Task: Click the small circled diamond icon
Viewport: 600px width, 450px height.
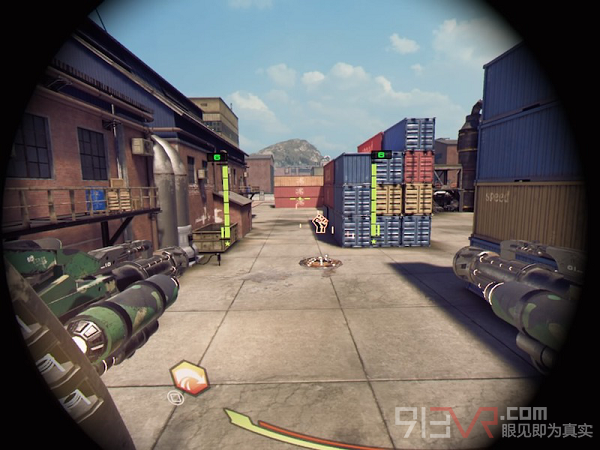Action: tap(175, 398)
